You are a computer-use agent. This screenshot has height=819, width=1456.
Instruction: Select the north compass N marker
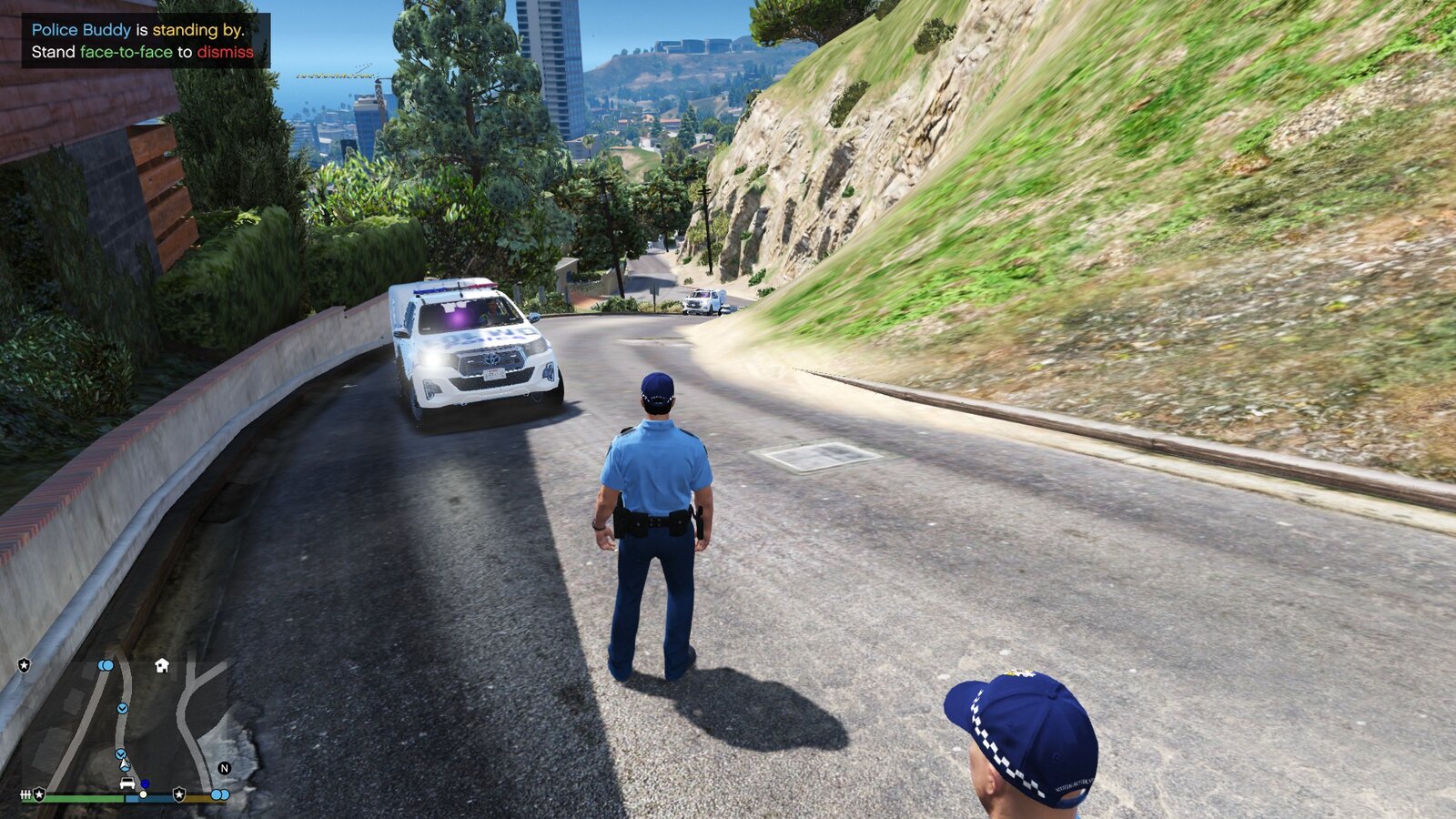pyautogui.click(x=224, y=768)
